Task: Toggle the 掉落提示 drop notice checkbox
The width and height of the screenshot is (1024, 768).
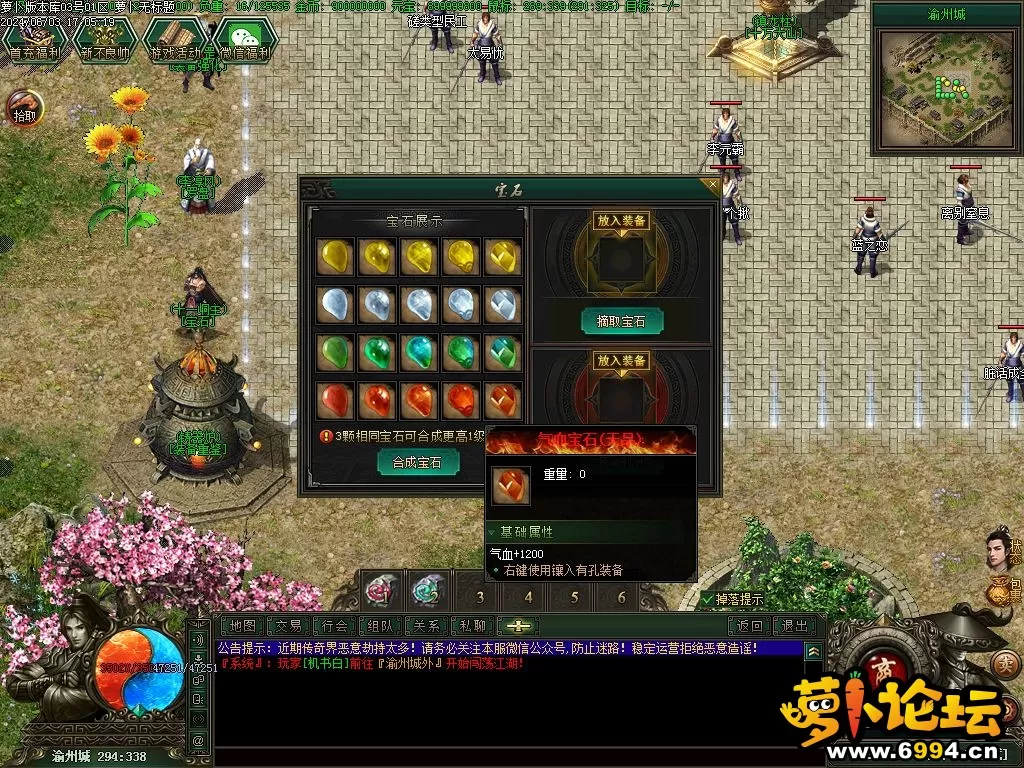Action: [708, 600]
